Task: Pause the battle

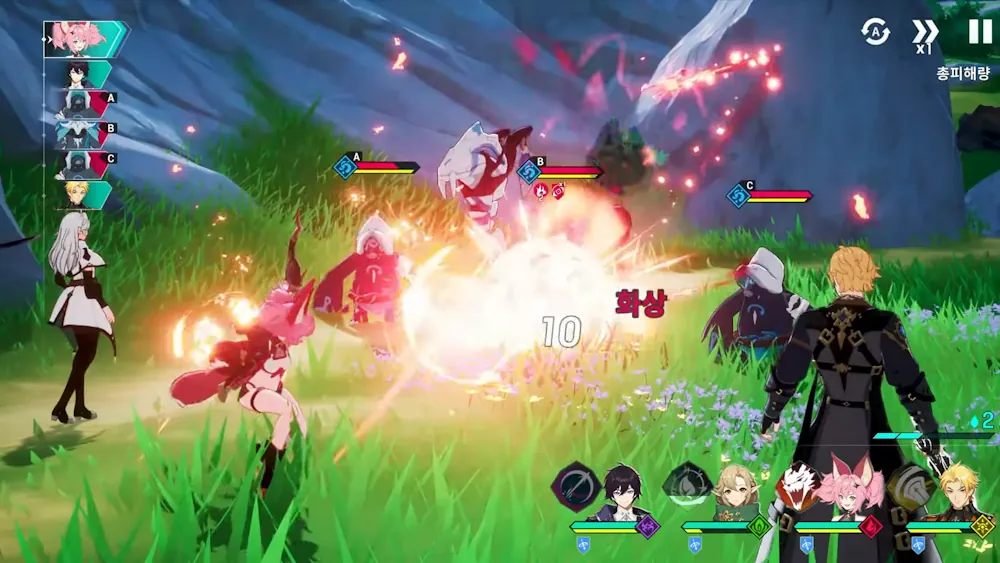Action: [980, 32]
